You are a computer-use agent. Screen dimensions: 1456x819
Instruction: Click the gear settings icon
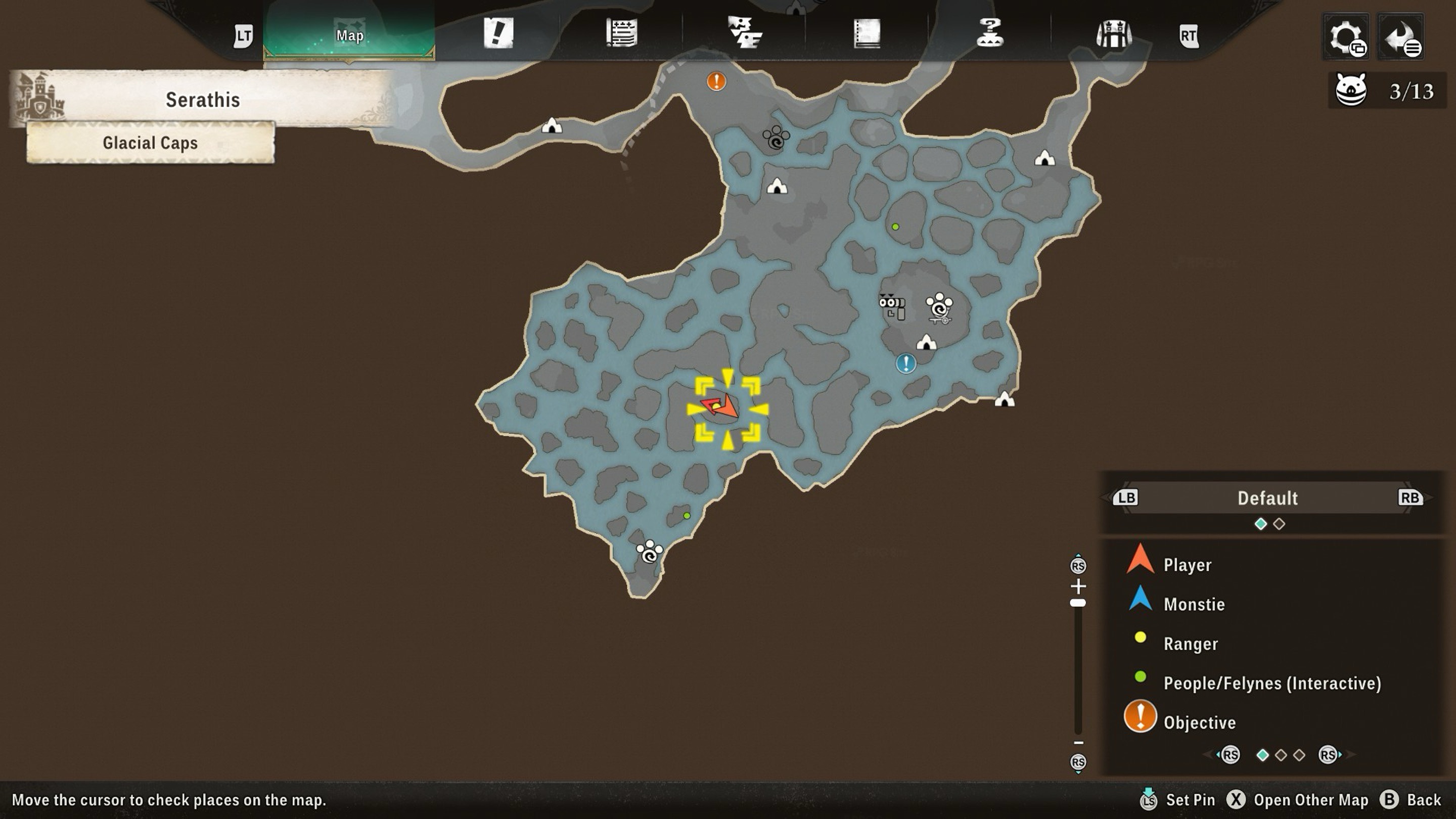1346,37
